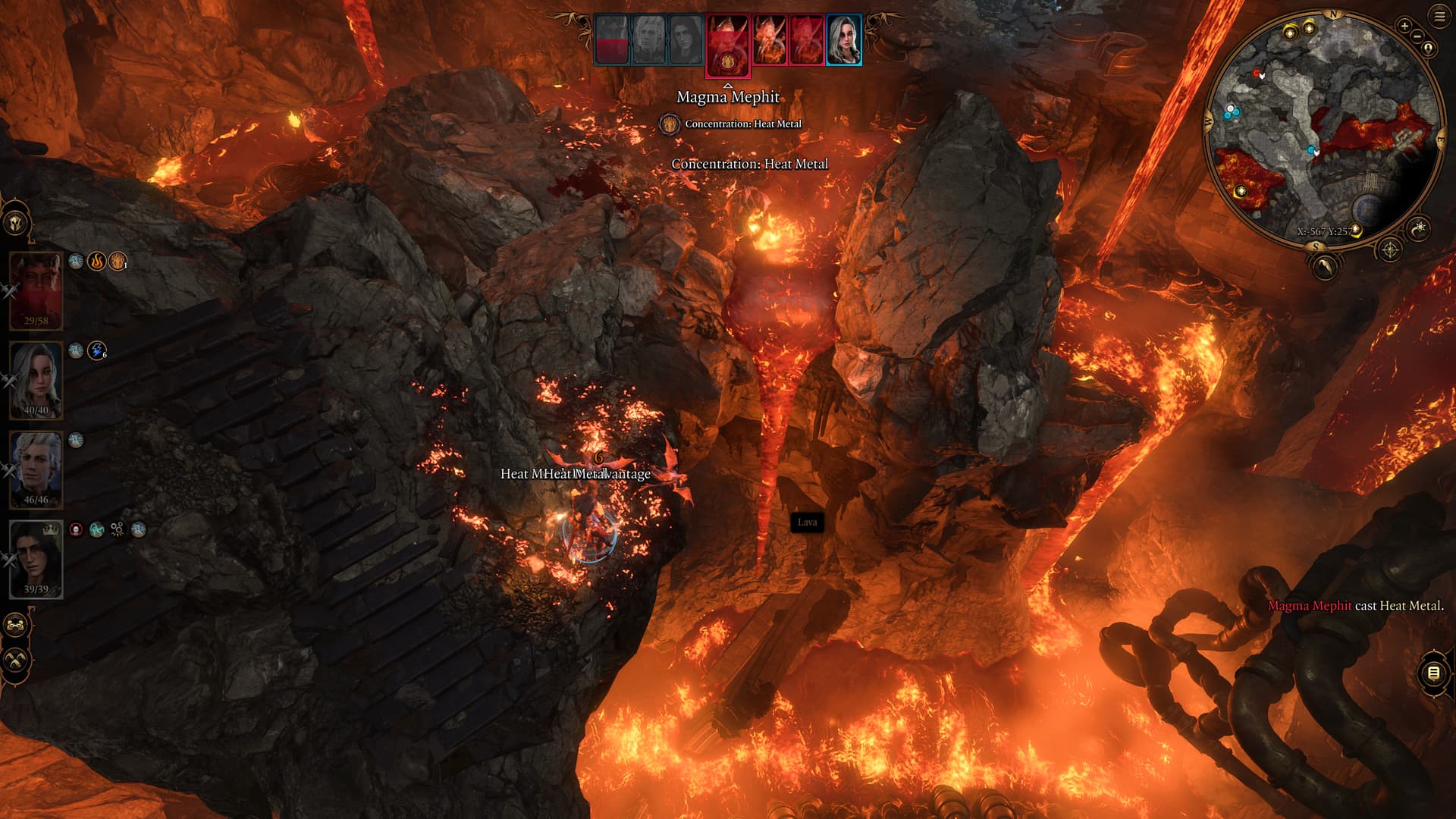Select the blonde woman's turn order portrait
The height and width of the screenshot is (819, 1456).
point(843,39)
